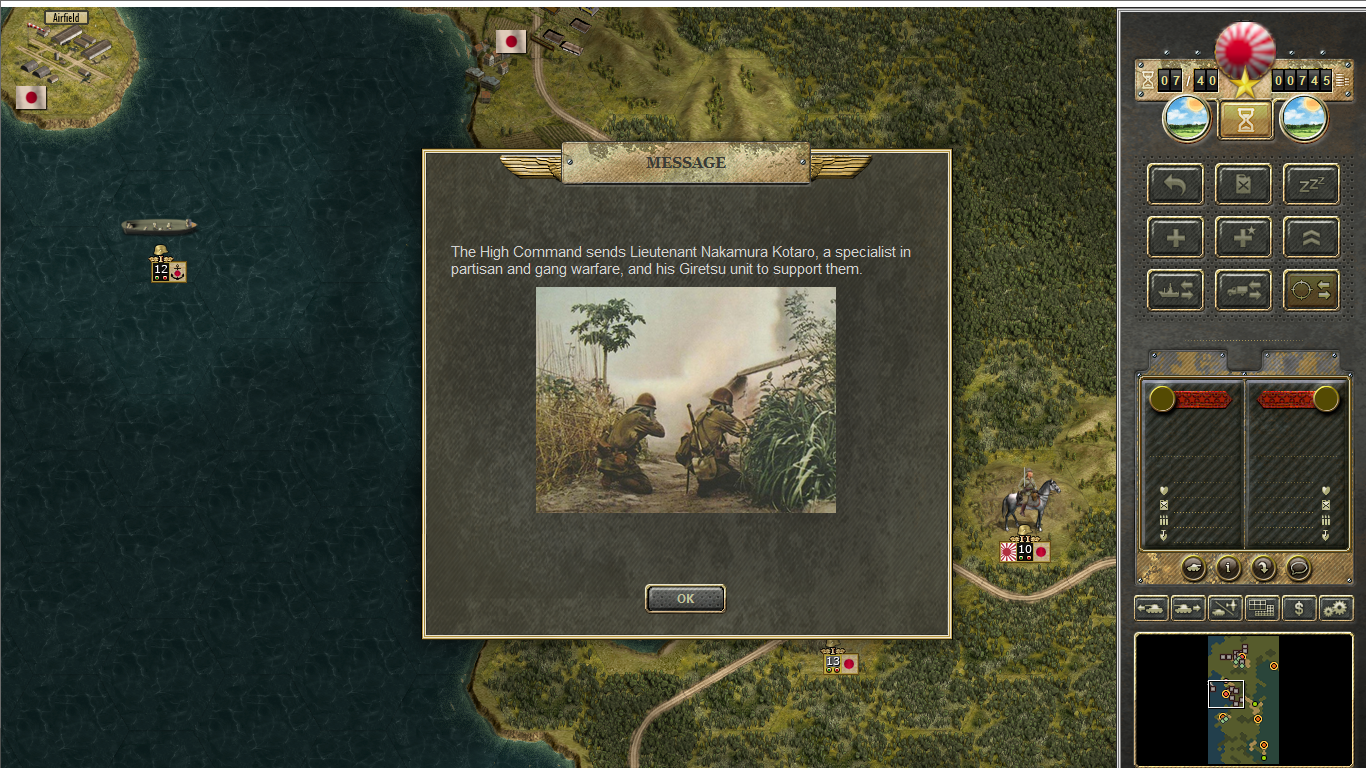Image resolution: width=1366 pixels, height=768 pixels.
Task: Open game options with the gears button
Action: 1336,607
